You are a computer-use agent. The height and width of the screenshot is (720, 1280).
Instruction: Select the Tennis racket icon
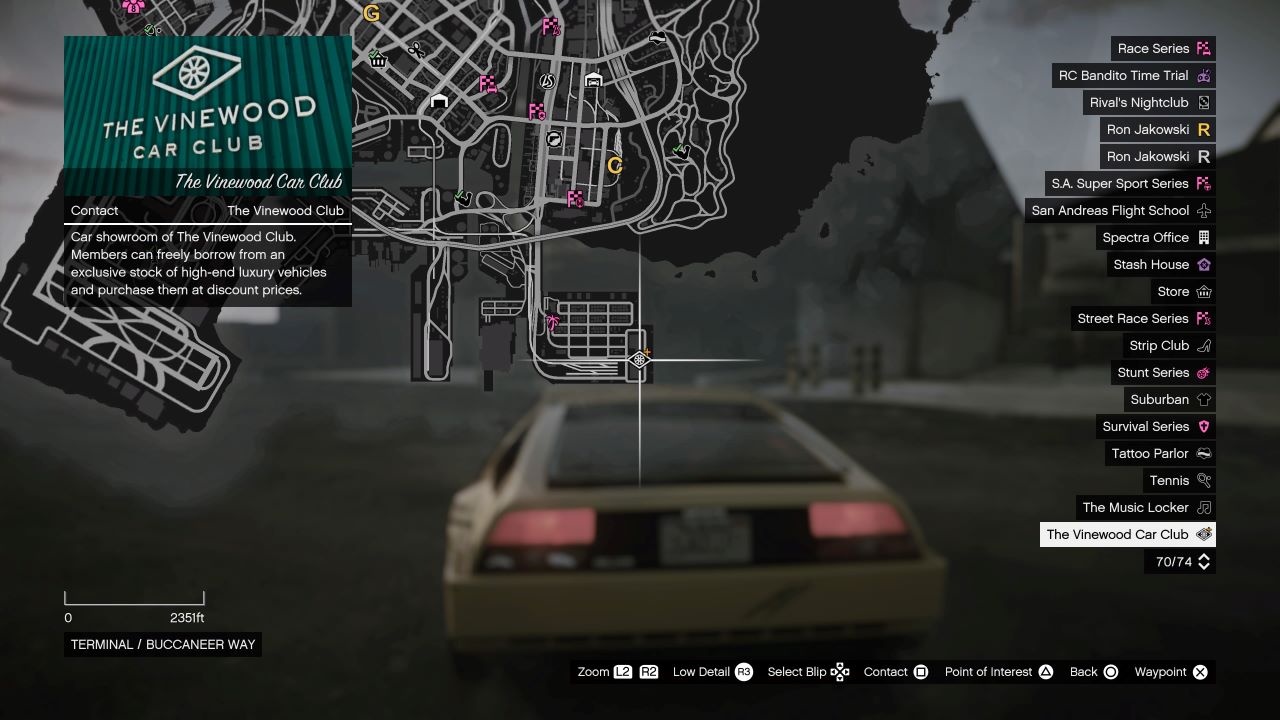tap(1203, 480)
